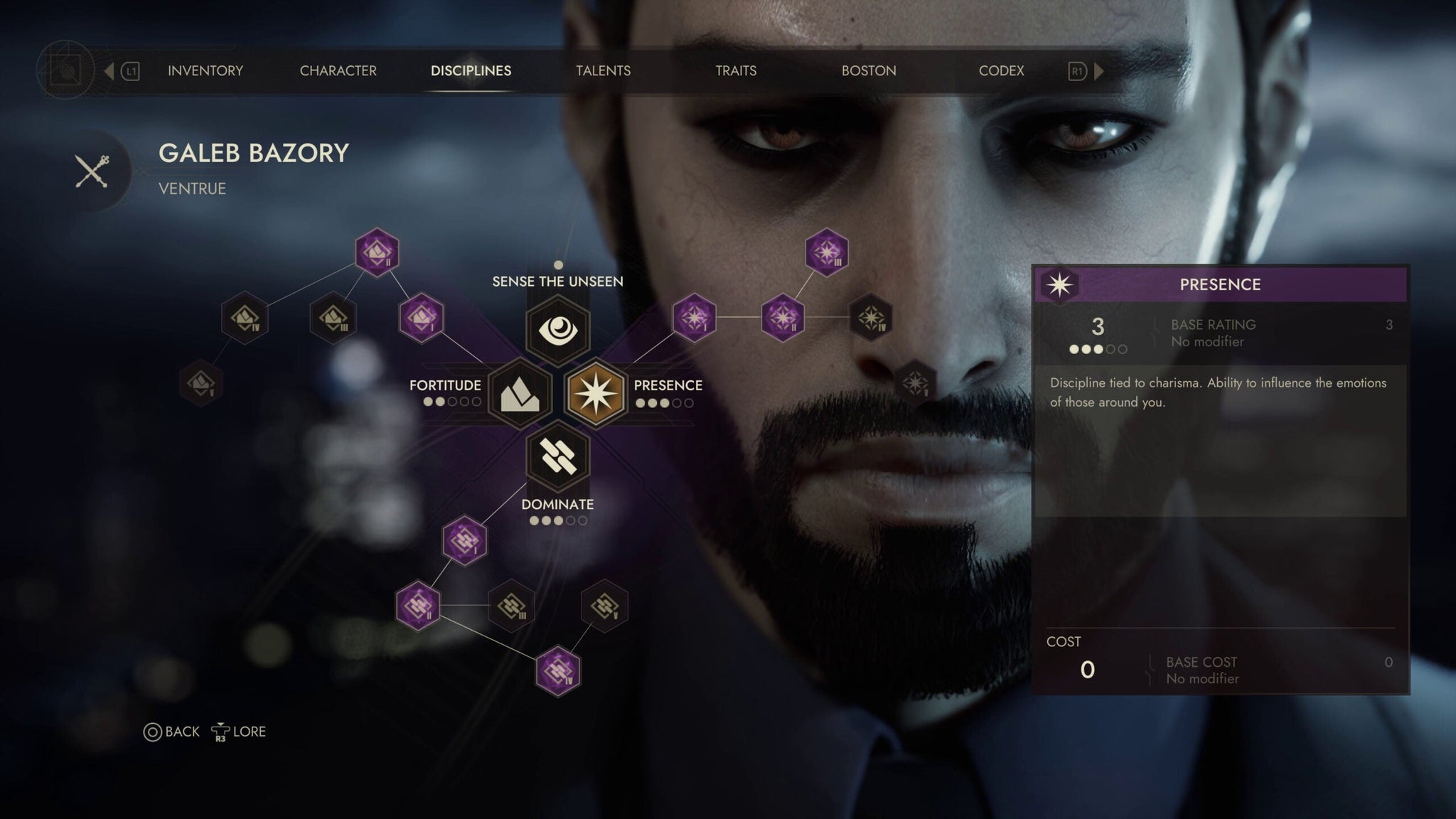Choose the locked Fortitude level IV node
Screen dimensions: 1456x819
(245, 317)
